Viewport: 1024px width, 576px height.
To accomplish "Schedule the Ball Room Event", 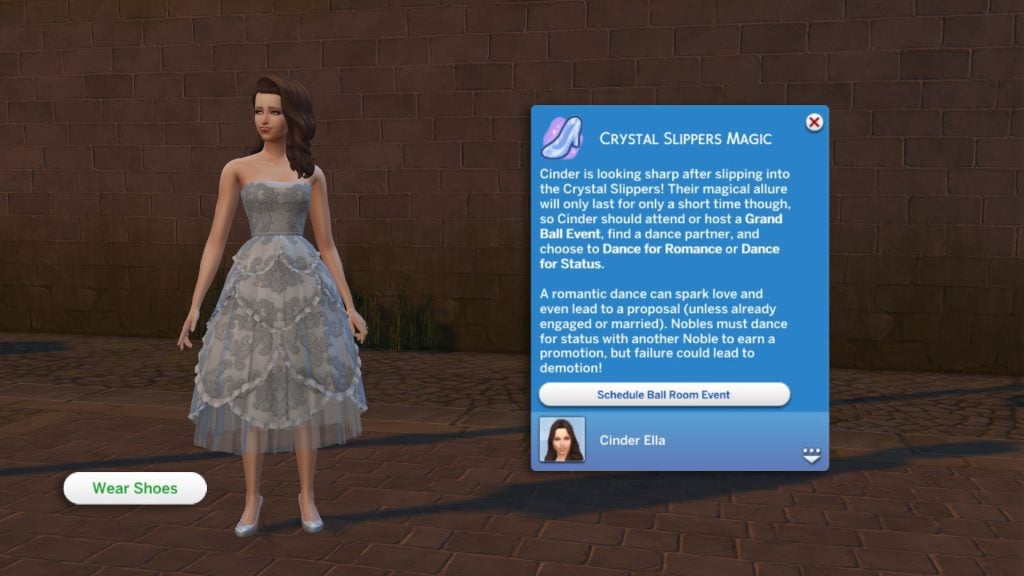I will pos(664,395).
